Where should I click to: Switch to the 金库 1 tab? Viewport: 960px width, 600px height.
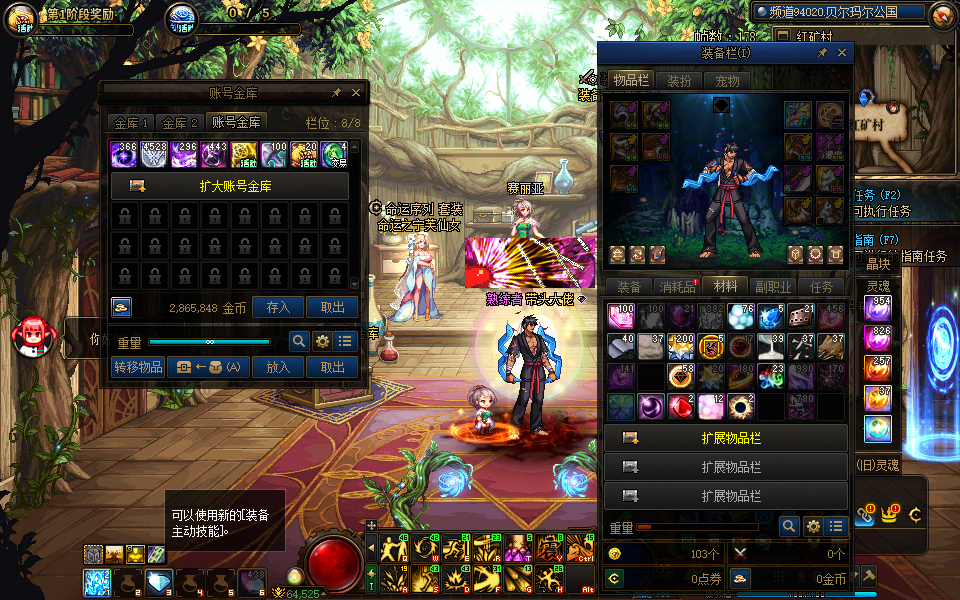tap(131, 123)
